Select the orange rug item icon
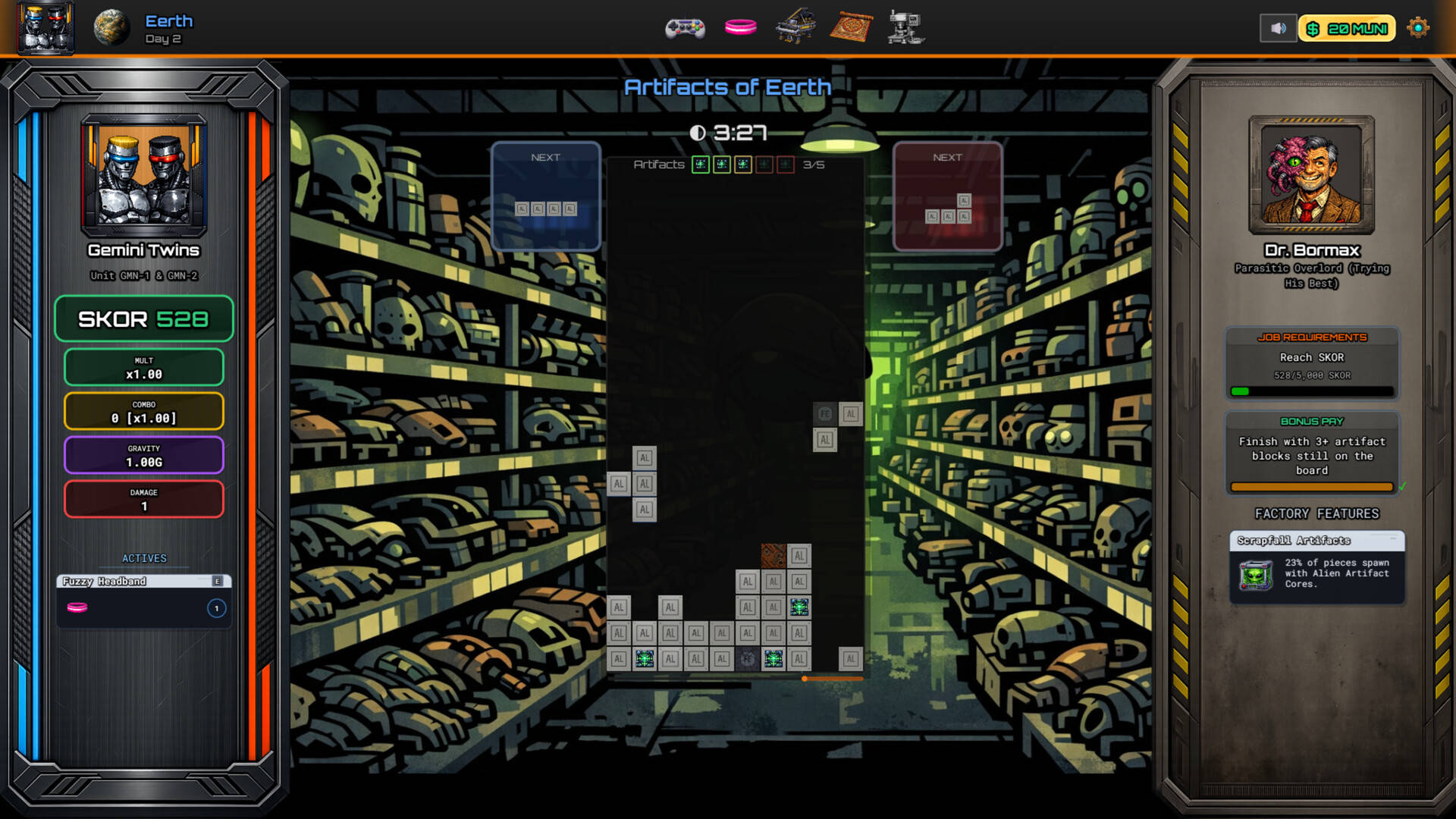The width and height of the screenshot is (1456, 819). (851, 28)
